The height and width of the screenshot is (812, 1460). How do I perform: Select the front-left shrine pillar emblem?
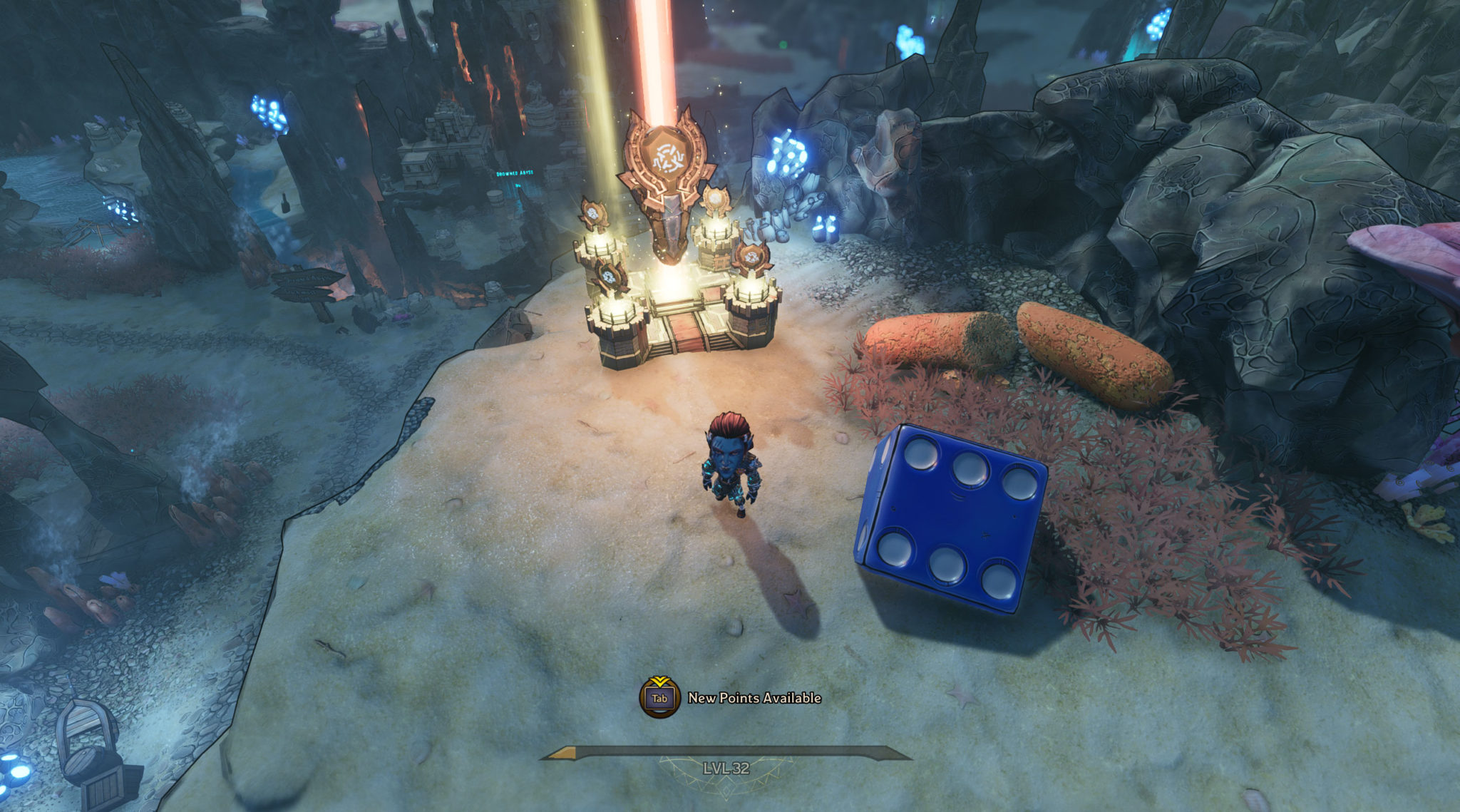pyautogui.click(x=610, y=276)
